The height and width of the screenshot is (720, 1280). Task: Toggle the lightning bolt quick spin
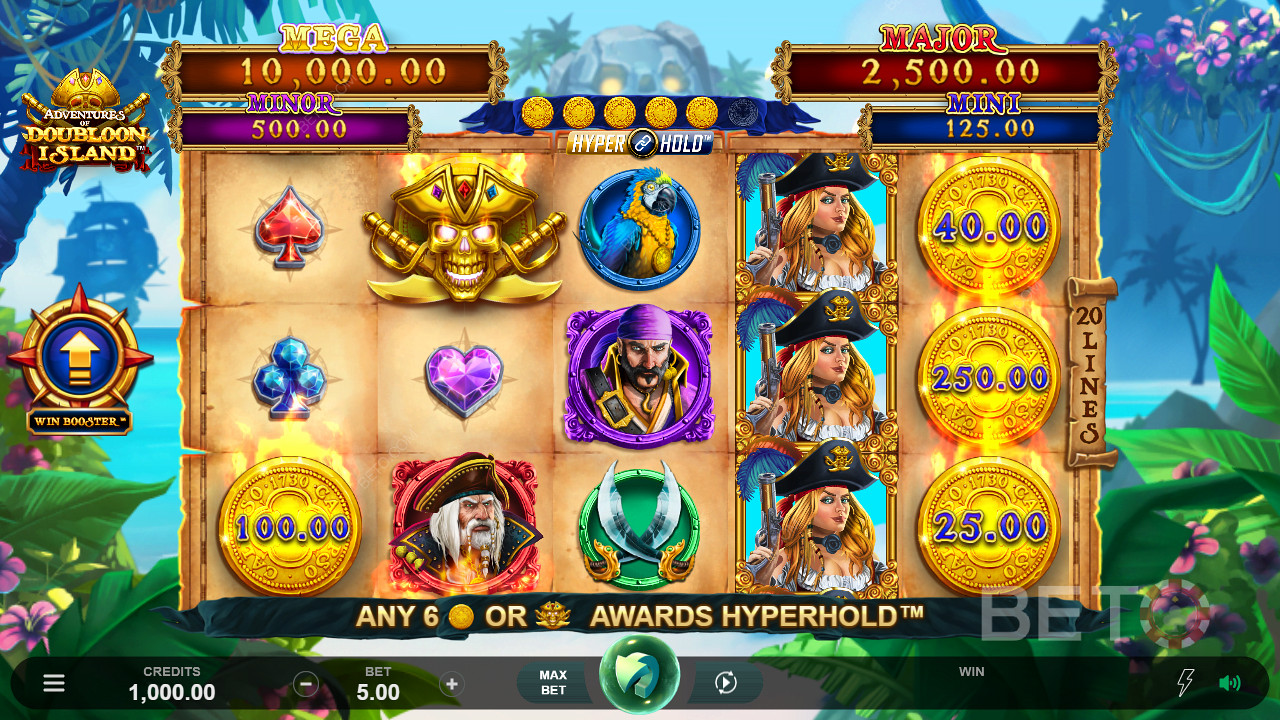pyautogui.click(x=1185, y=683)
